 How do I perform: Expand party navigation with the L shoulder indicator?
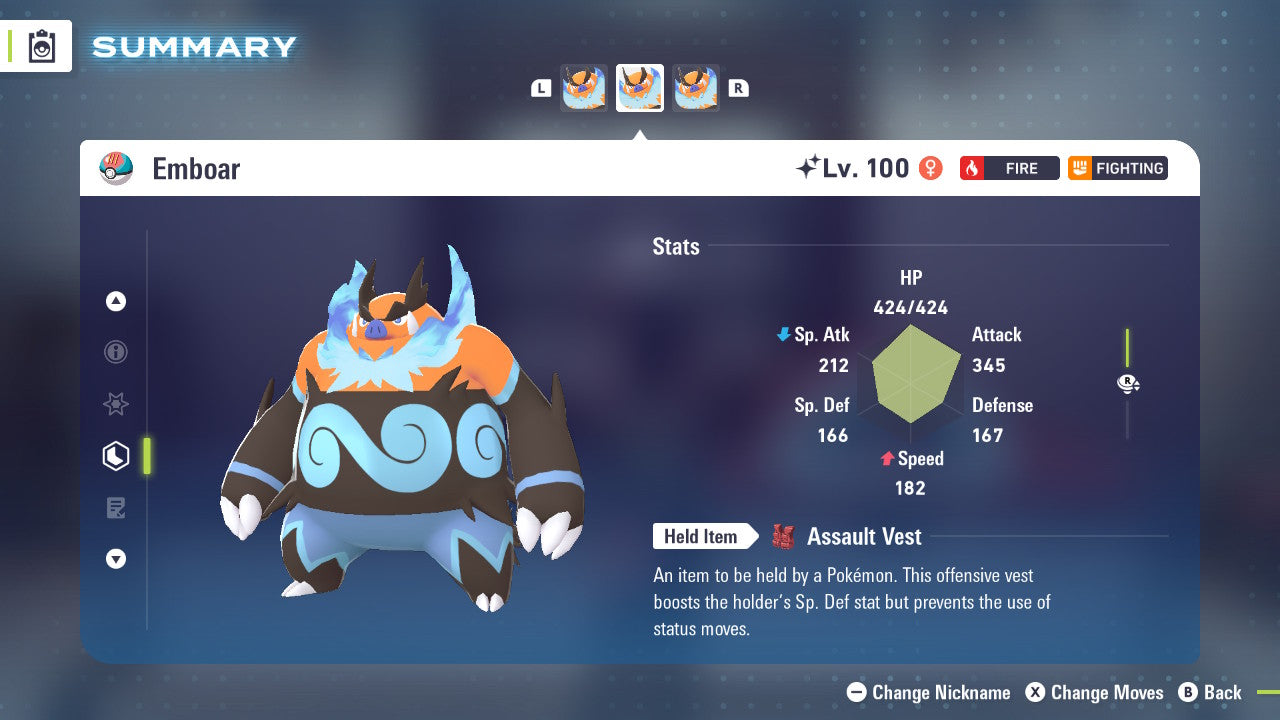(540, 87)
